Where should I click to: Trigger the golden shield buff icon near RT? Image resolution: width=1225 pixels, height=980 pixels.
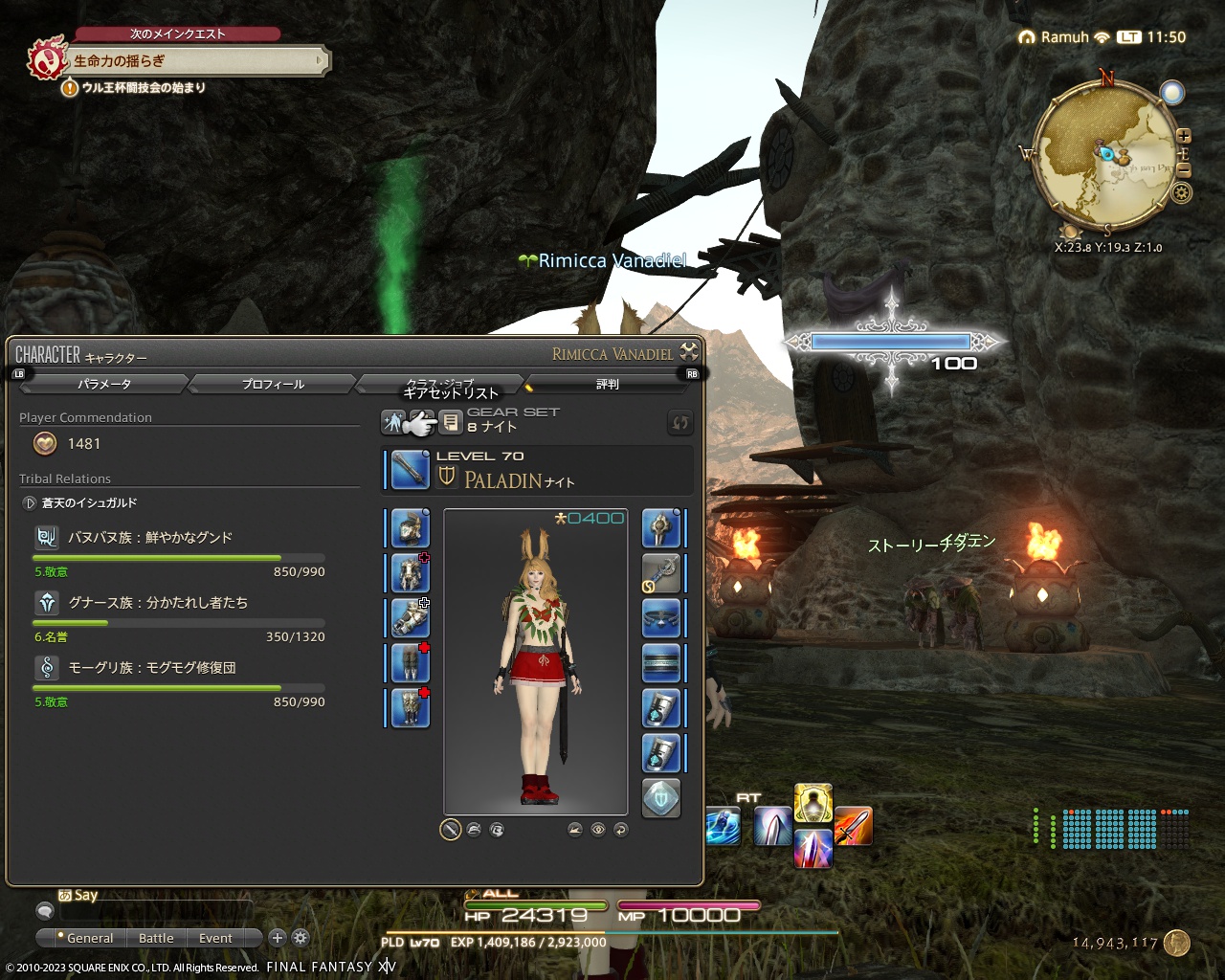click(813, 802)
